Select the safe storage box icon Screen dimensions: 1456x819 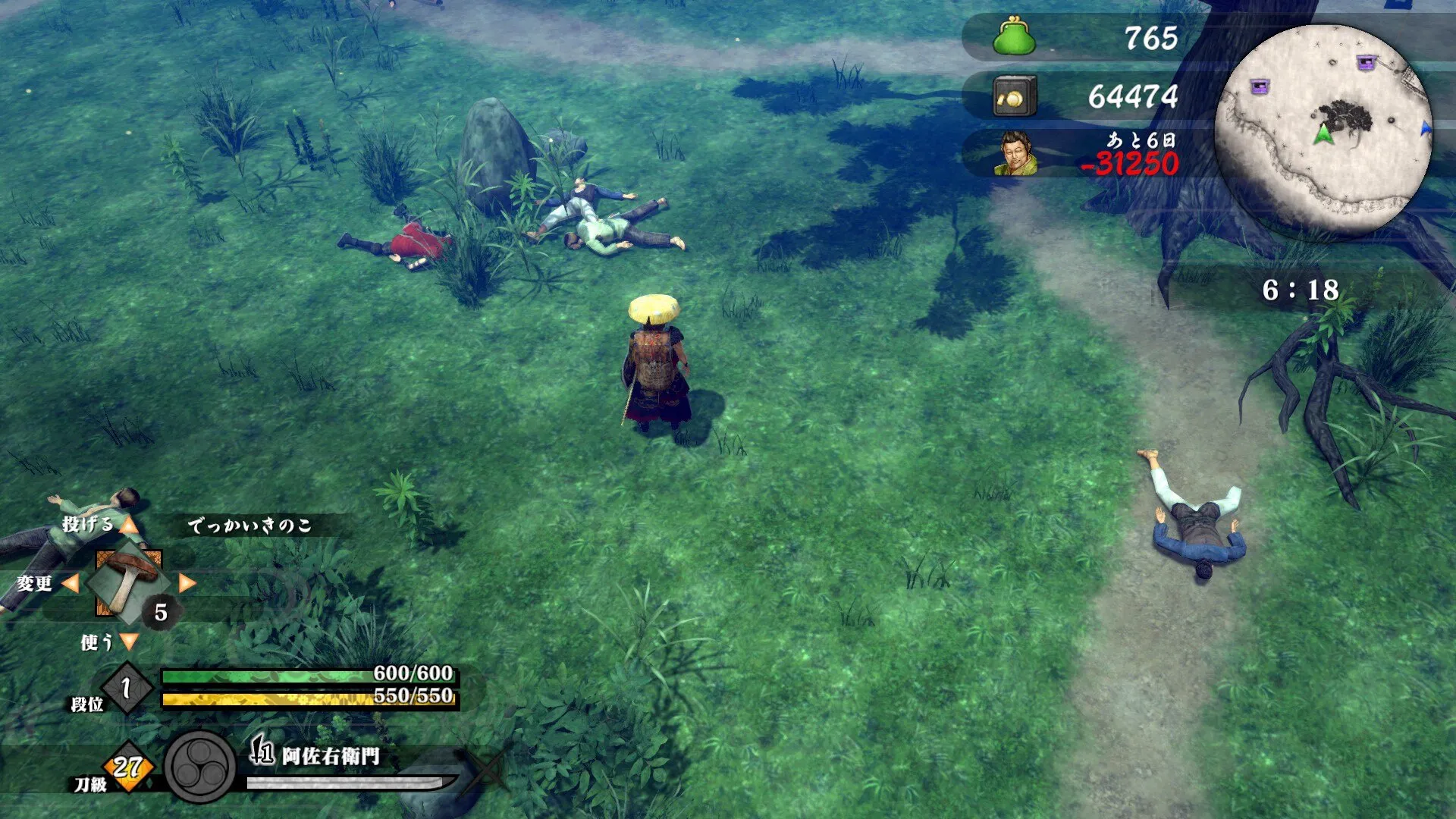1014,96
